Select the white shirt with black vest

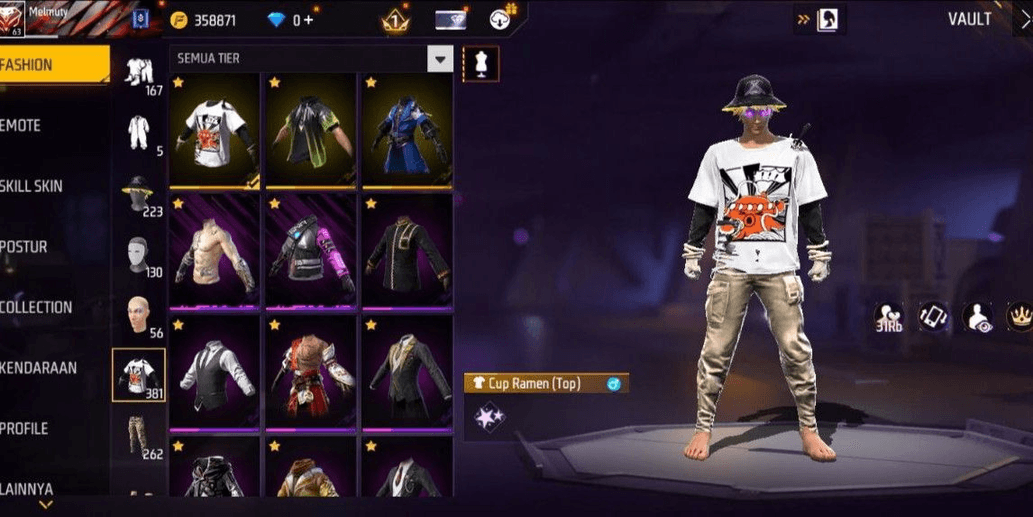(x=214, y=372)
